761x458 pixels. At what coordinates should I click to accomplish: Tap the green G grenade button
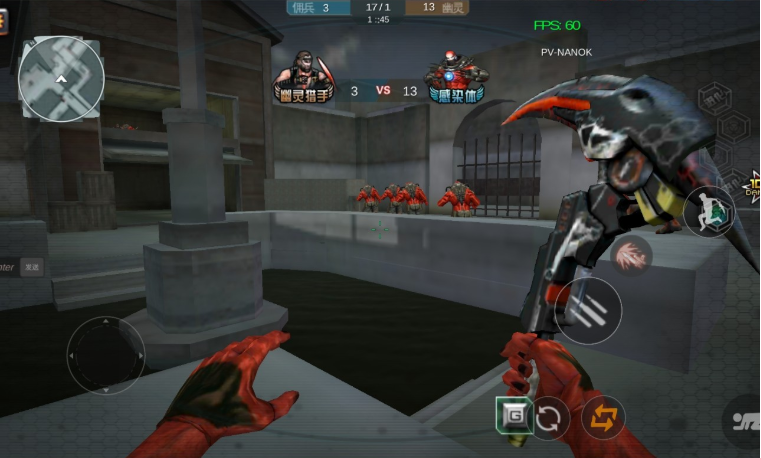(513, 414)
